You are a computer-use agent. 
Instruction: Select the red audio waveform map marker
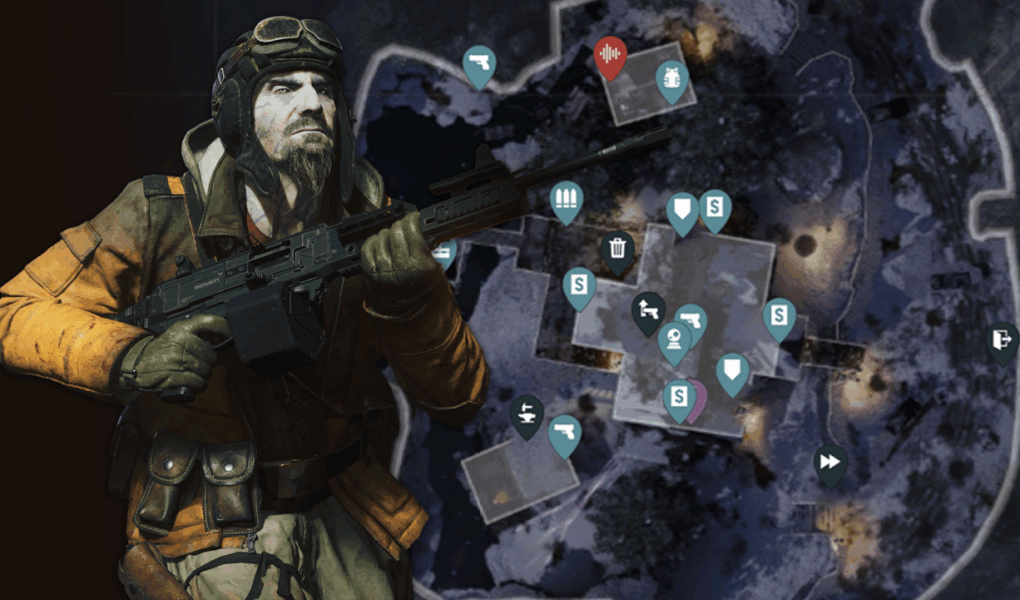click(x=610, y=54)
